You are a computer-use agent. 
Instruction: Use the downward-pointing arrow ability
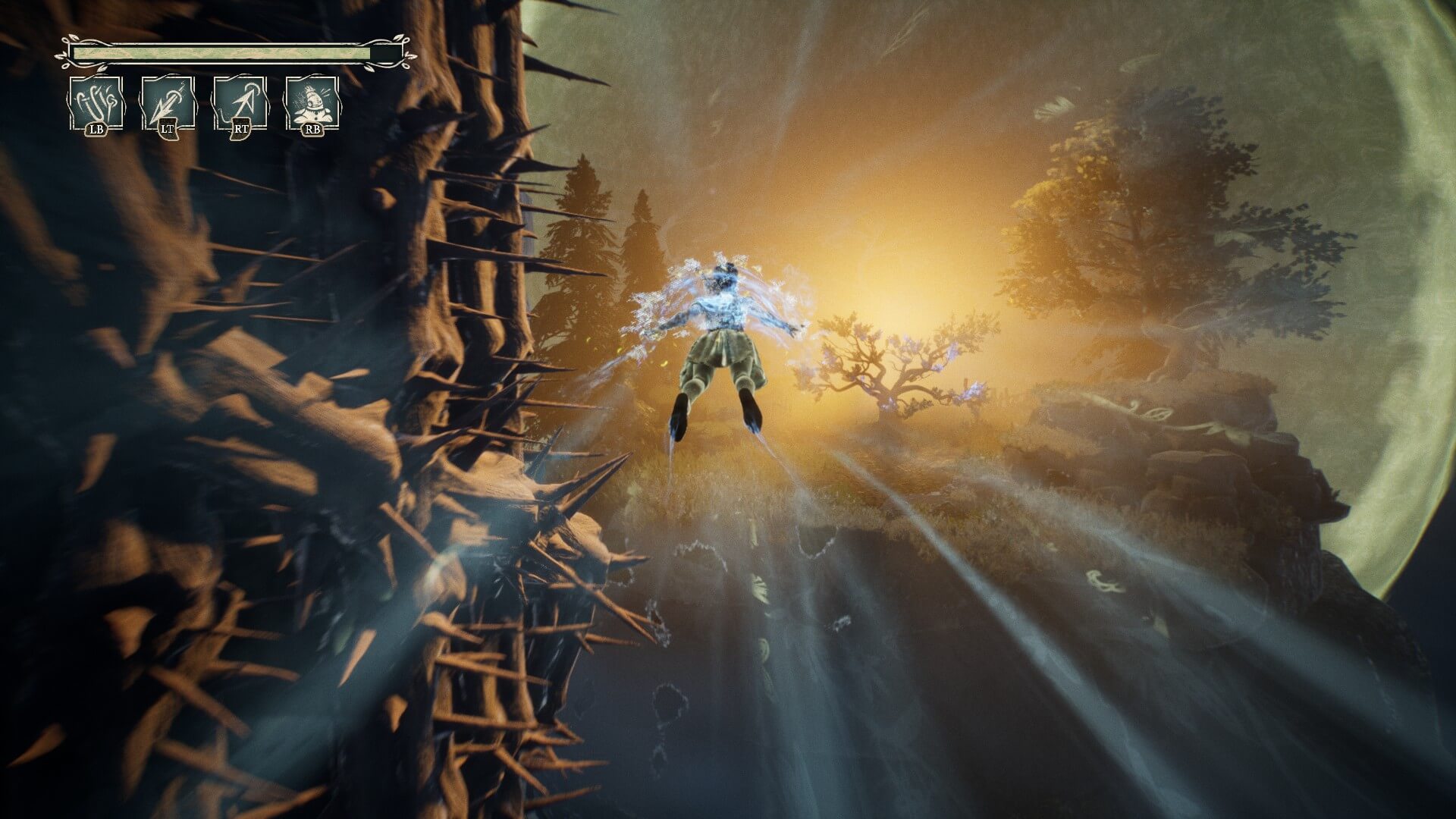(x=168, y=103)
